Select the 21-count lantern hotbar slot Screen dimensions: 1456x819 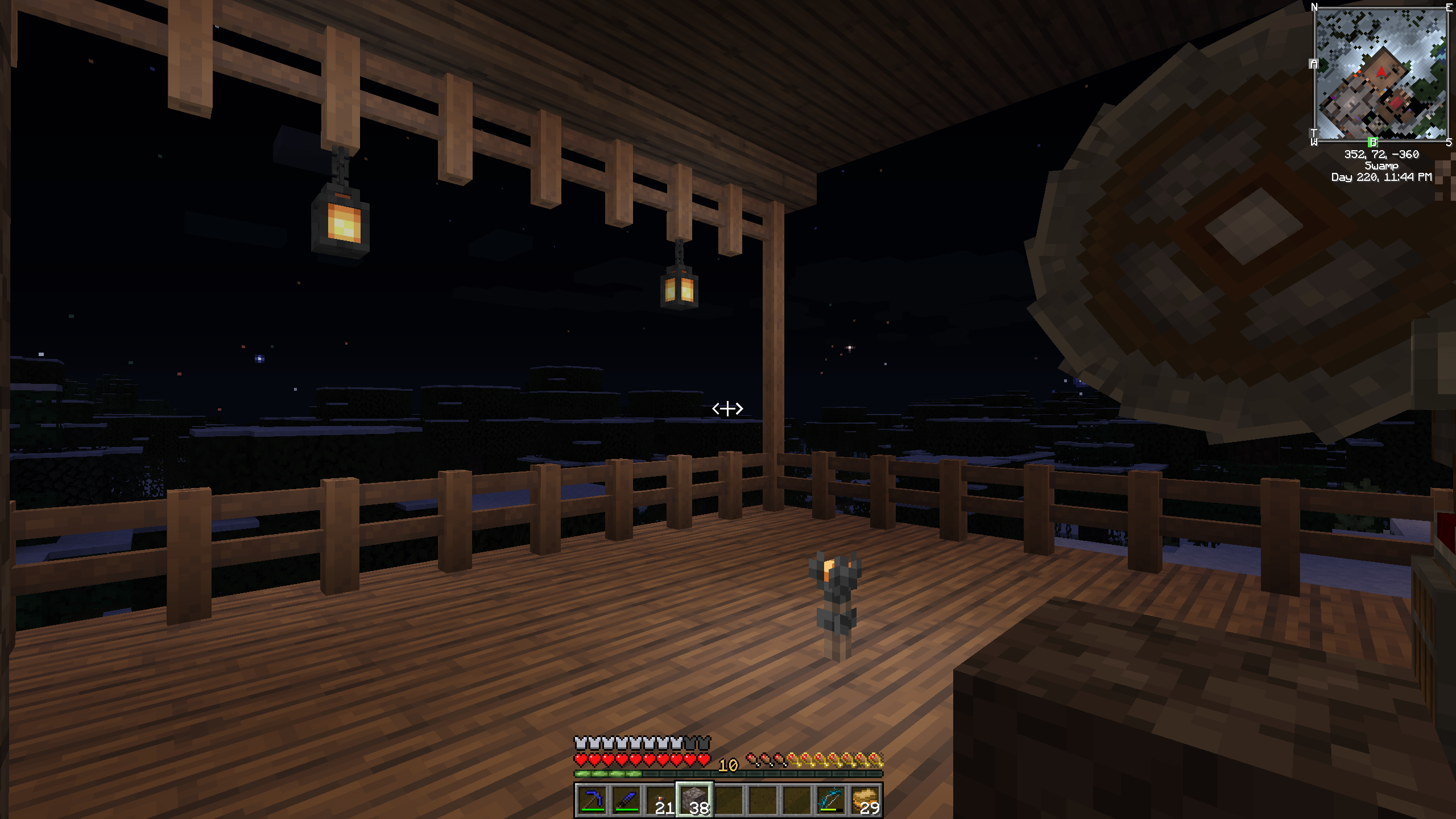coord(660,800)
